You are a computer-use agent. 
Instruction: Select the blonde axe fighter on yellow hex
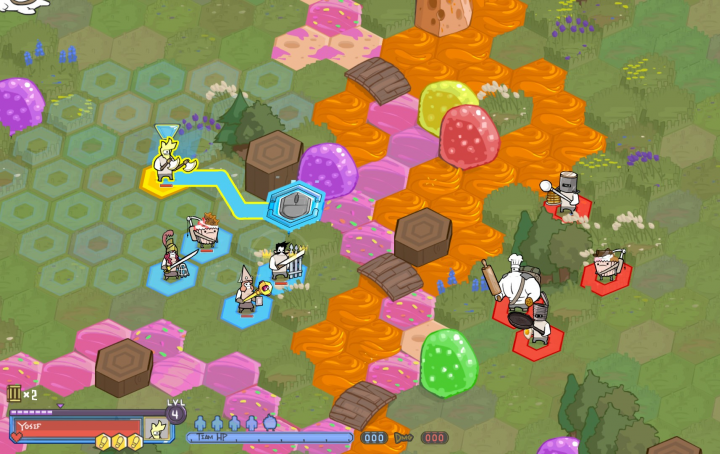tap(167, 162)
